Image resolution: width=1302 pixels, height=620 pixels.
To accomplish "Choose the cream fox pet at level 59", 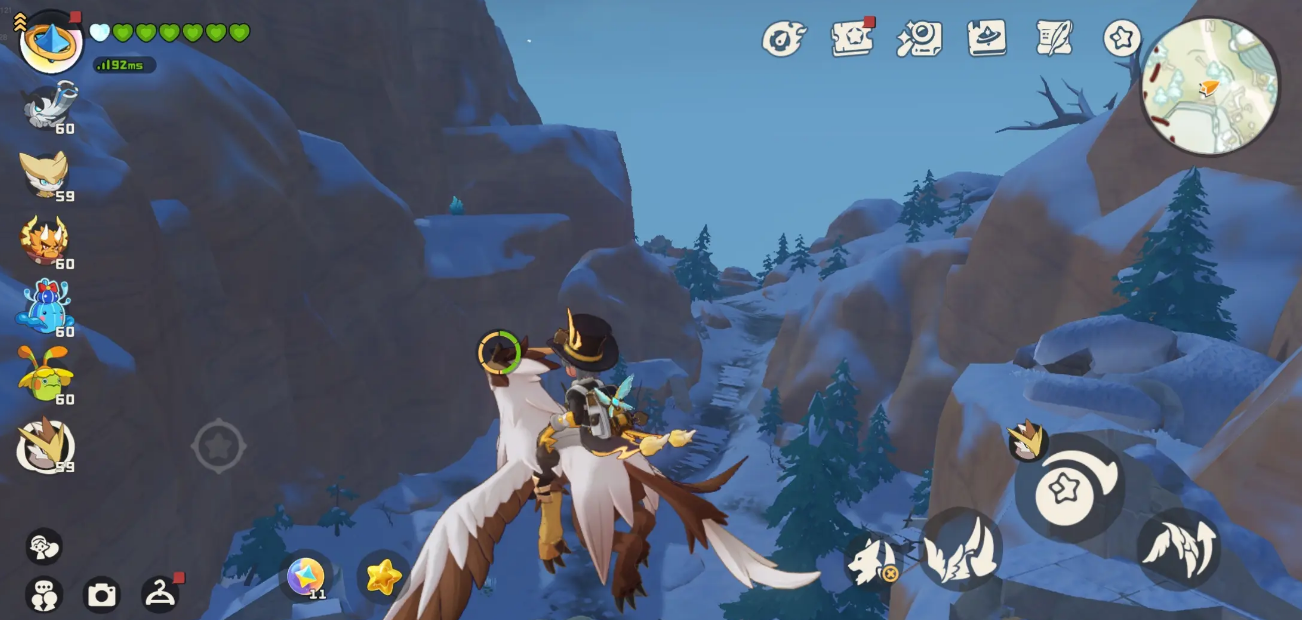I will pos(45,174).
